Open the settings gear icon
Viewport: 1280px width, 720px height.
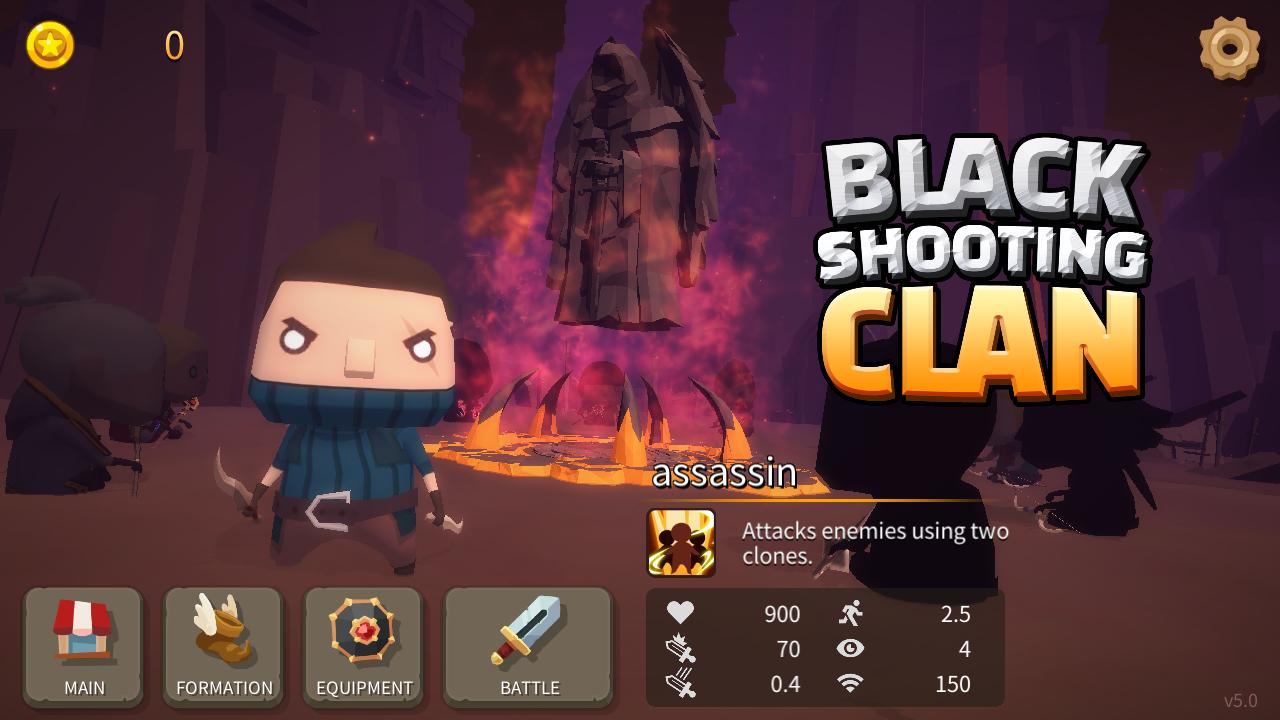click(x=1232, y=44)
